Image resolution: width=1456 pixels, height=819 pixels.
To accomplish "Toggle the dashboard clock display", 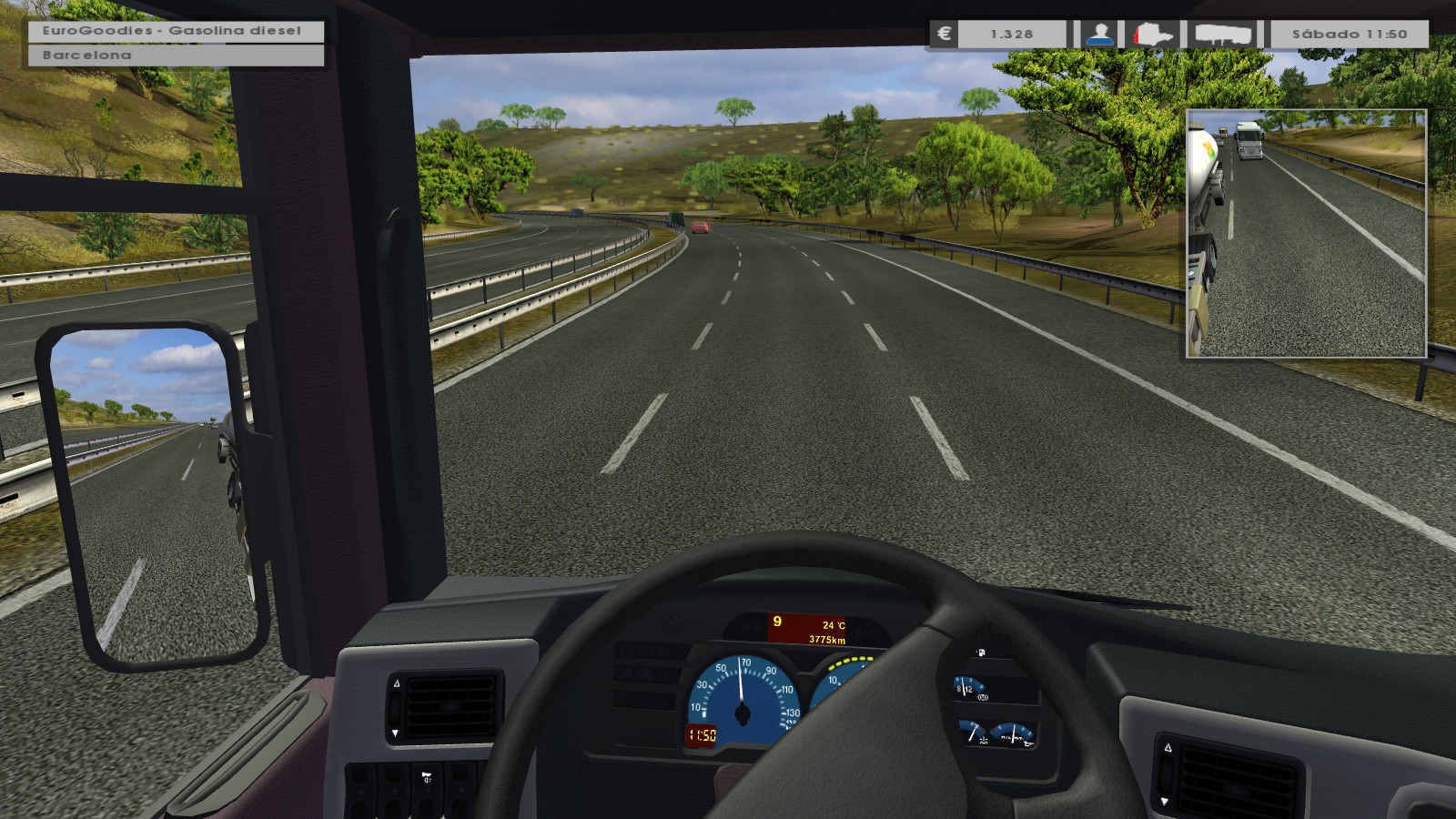I will click(x=701, y=735).
